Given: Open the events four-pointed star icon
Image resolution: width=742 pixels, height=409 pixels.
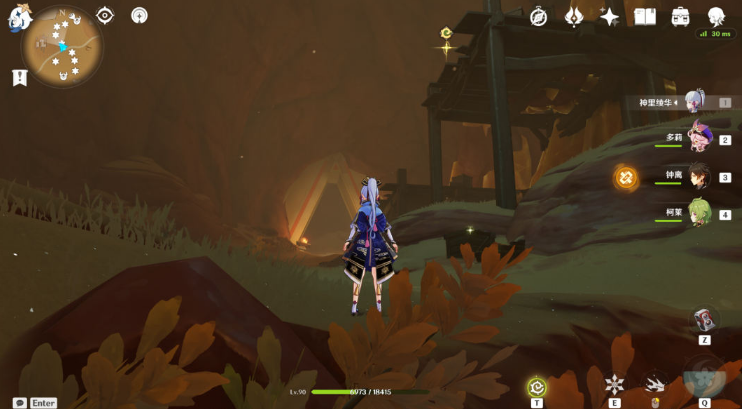Looking at the screenshot, I should pyautogui.click(x=609, y=16).
